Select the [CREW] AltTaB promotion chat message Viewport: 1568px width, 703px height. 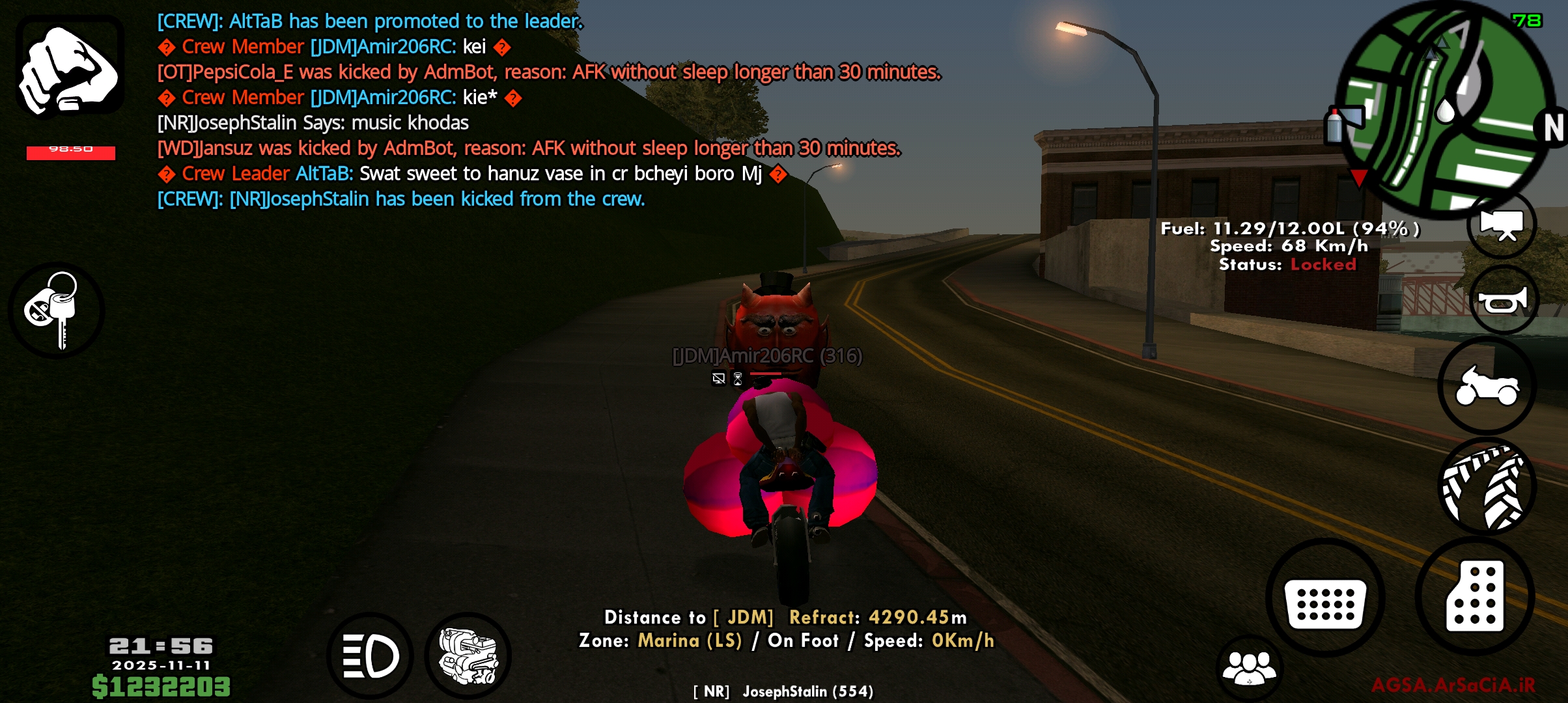click(x=370, y=21)
